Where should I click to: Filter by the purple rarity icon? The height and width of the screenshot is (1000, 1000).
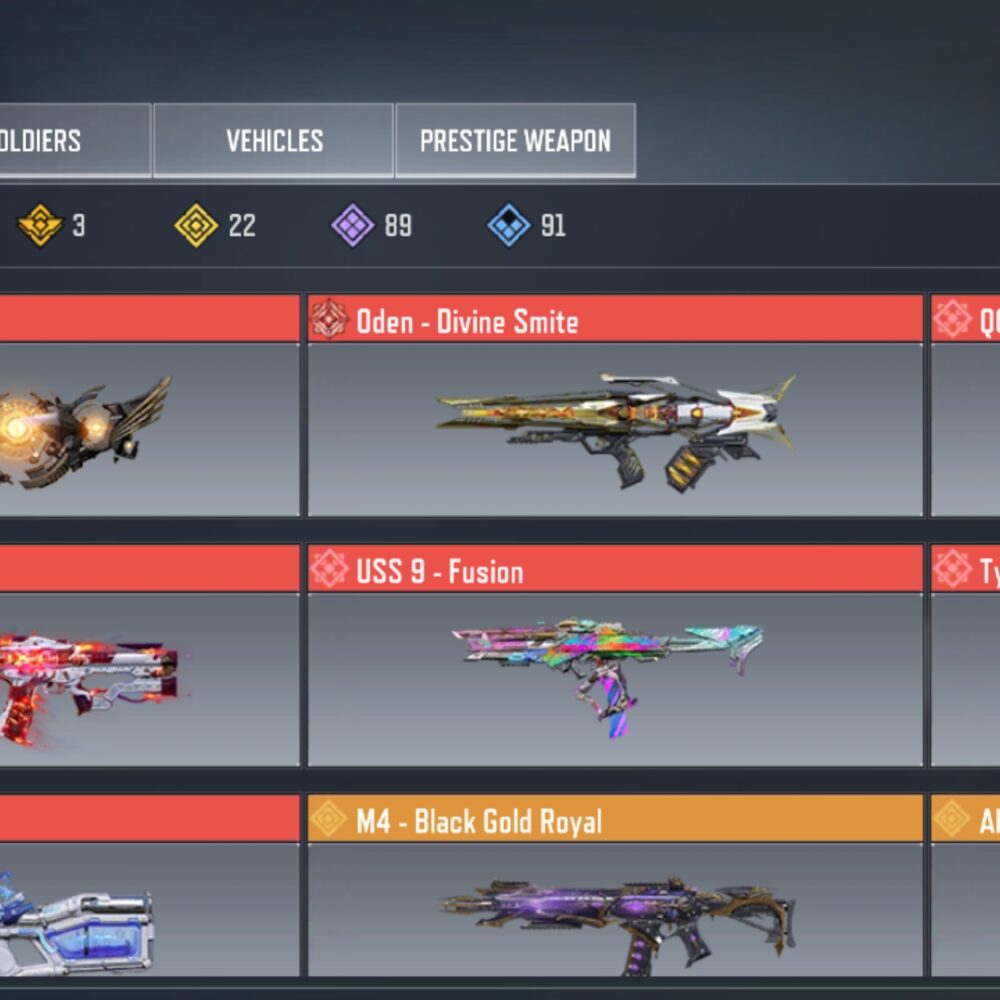pos(353,226)
